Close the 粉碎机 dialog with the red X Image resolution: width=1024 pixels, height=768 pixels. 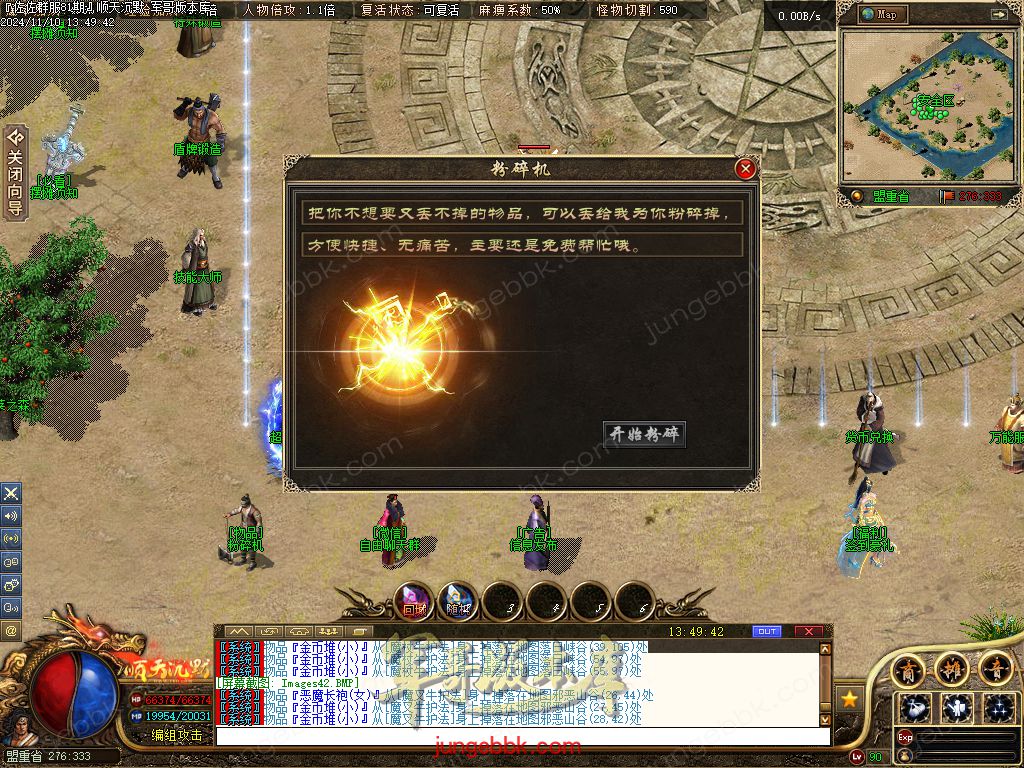(745, 169)
